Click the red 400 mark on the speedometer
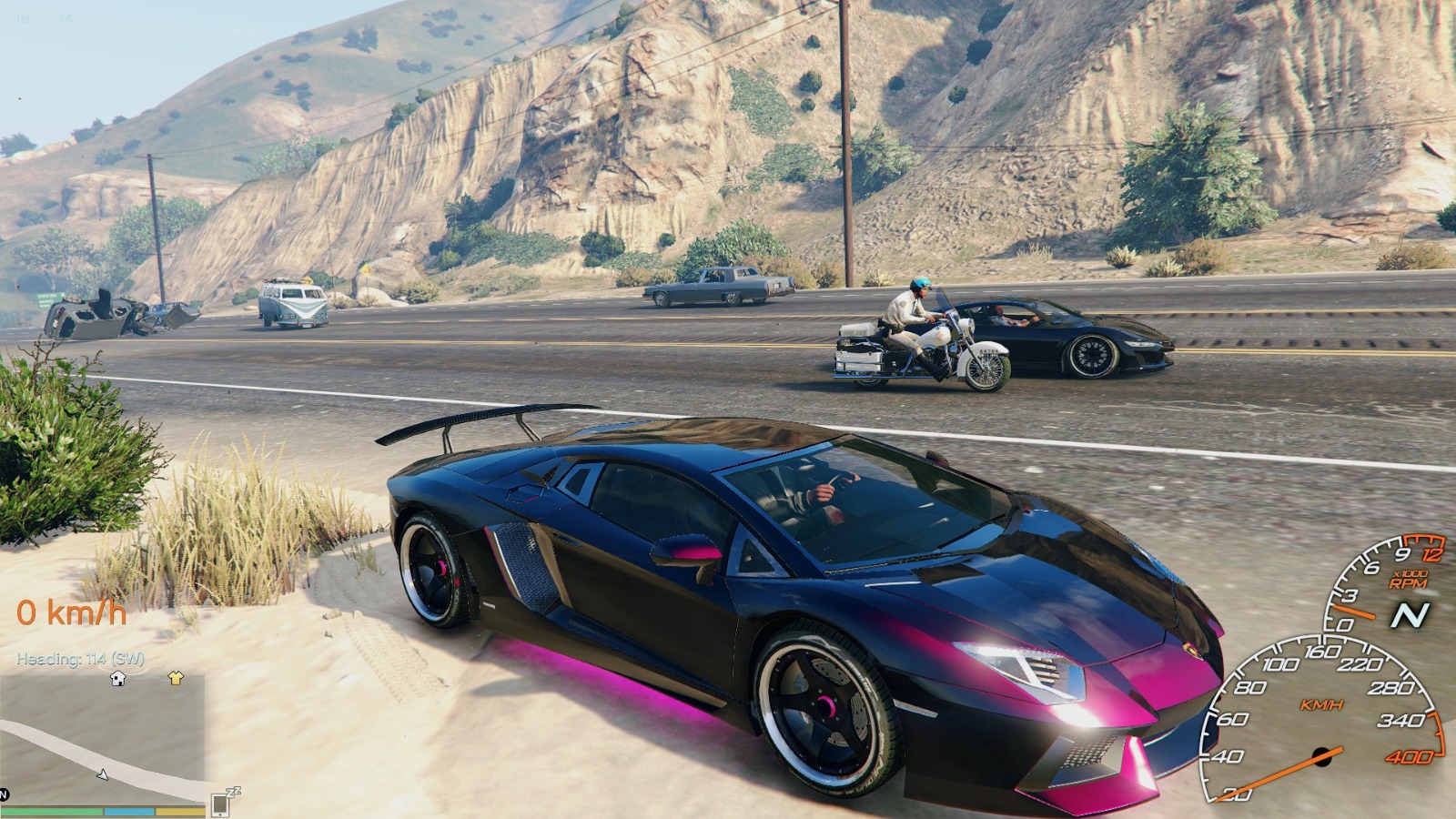This screenshot has height=819, width=1456. click(x=1411, y=758)
